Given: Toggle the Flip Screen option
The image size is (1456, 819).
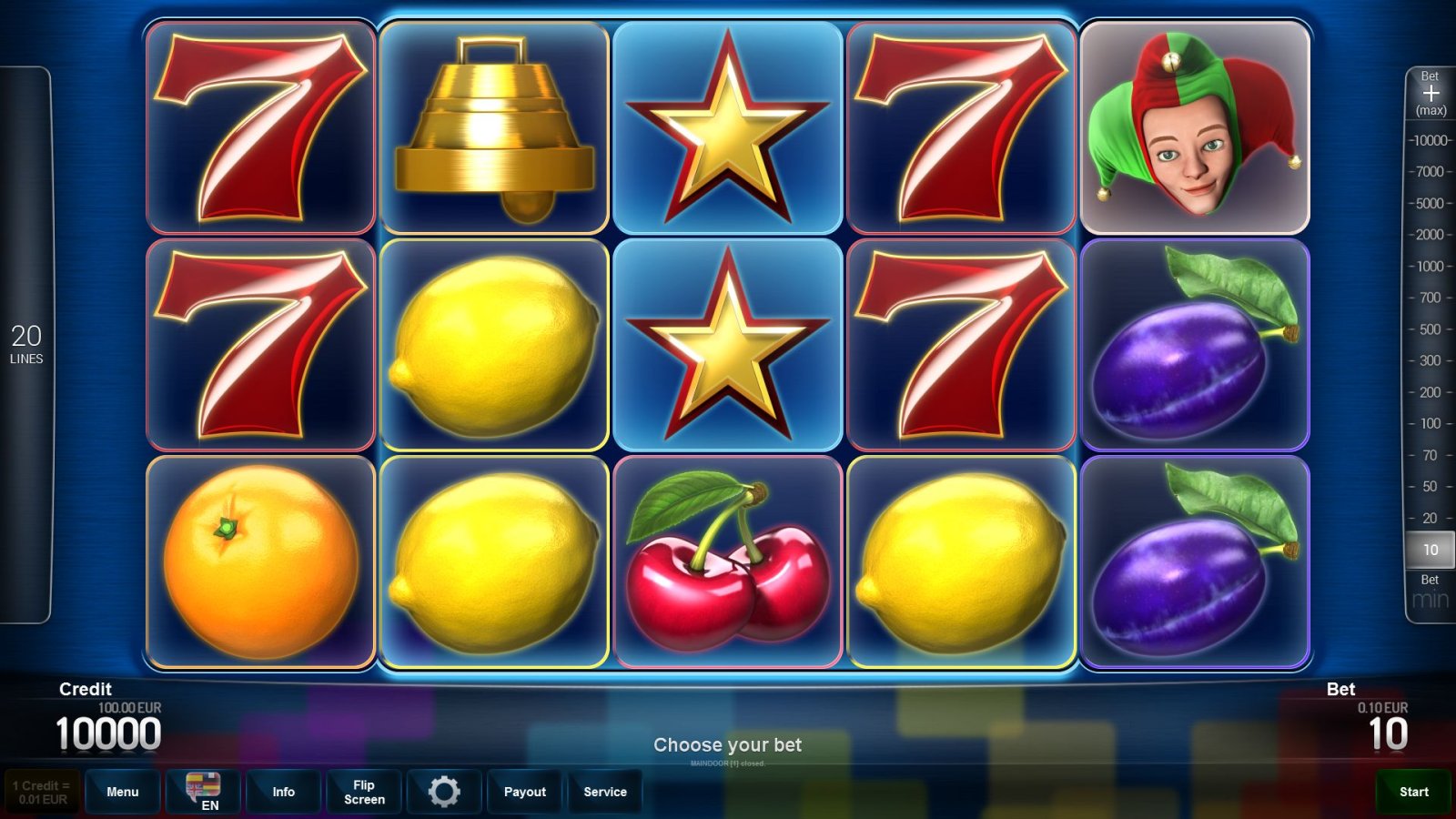Looking at the screenshot, I should coord(363,792).
